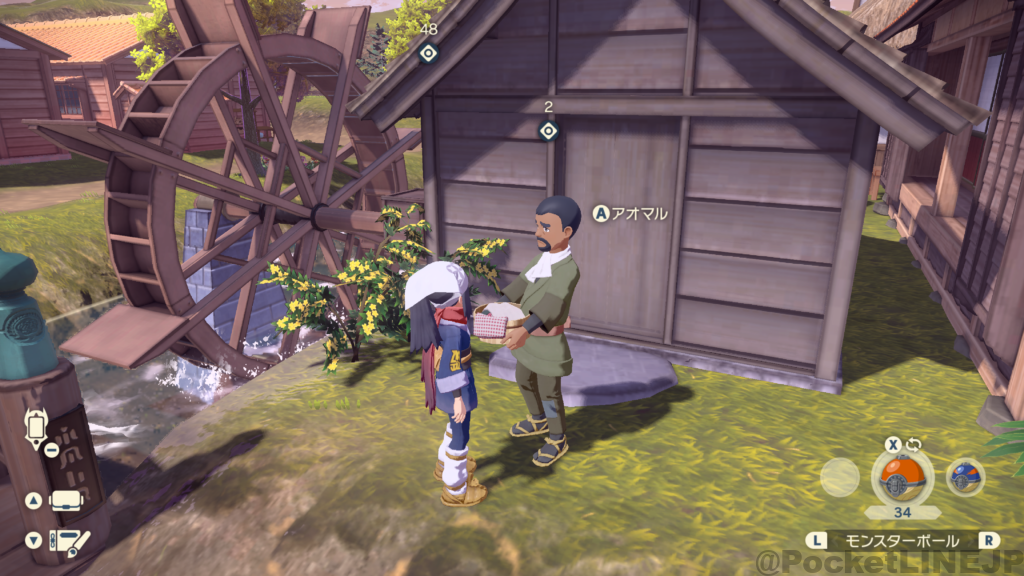Click the waypoint marker labeled 2

coord(548,130)
